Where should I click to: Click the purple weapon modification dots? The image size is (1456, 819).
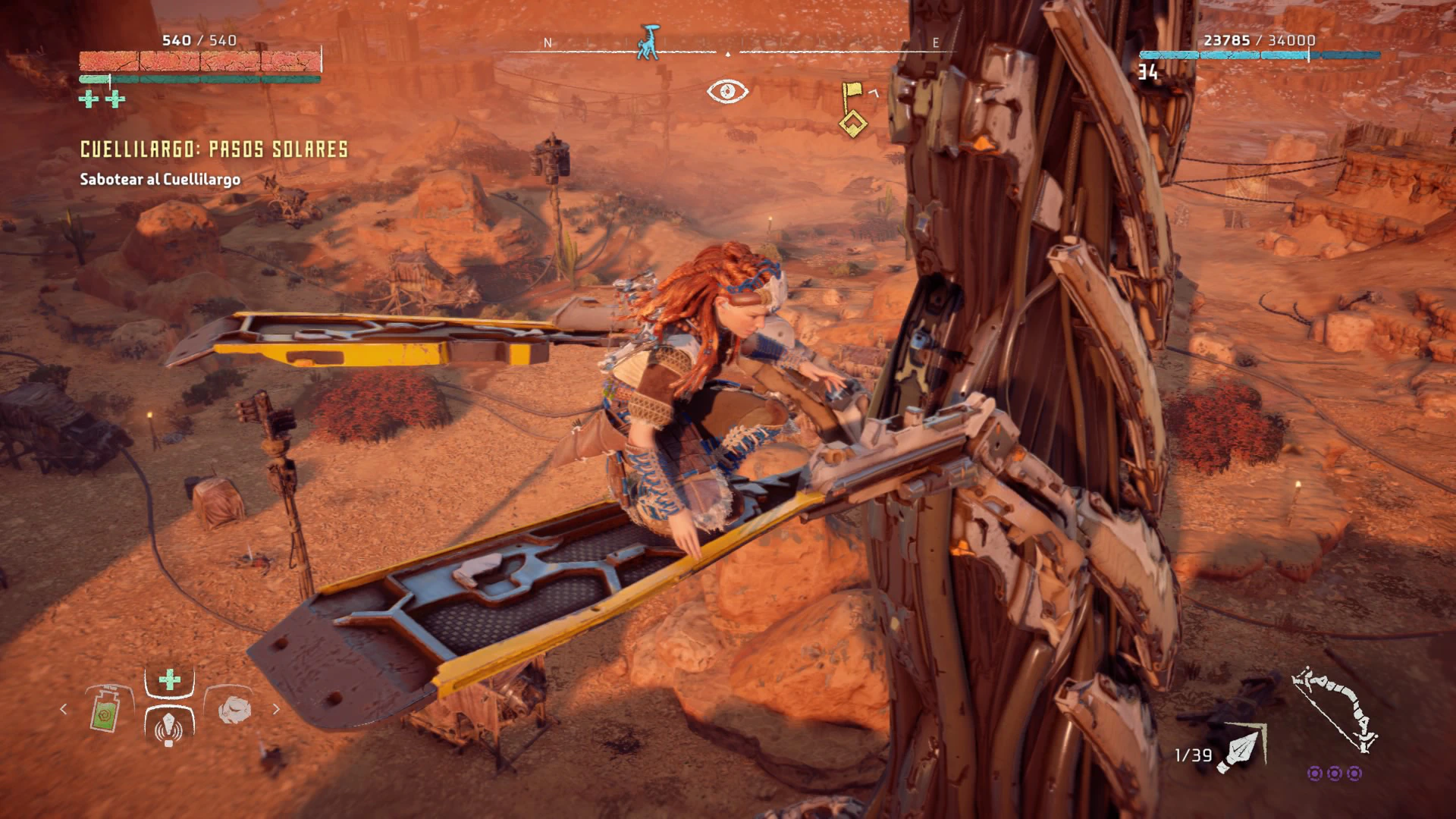tap(1335, 773)
